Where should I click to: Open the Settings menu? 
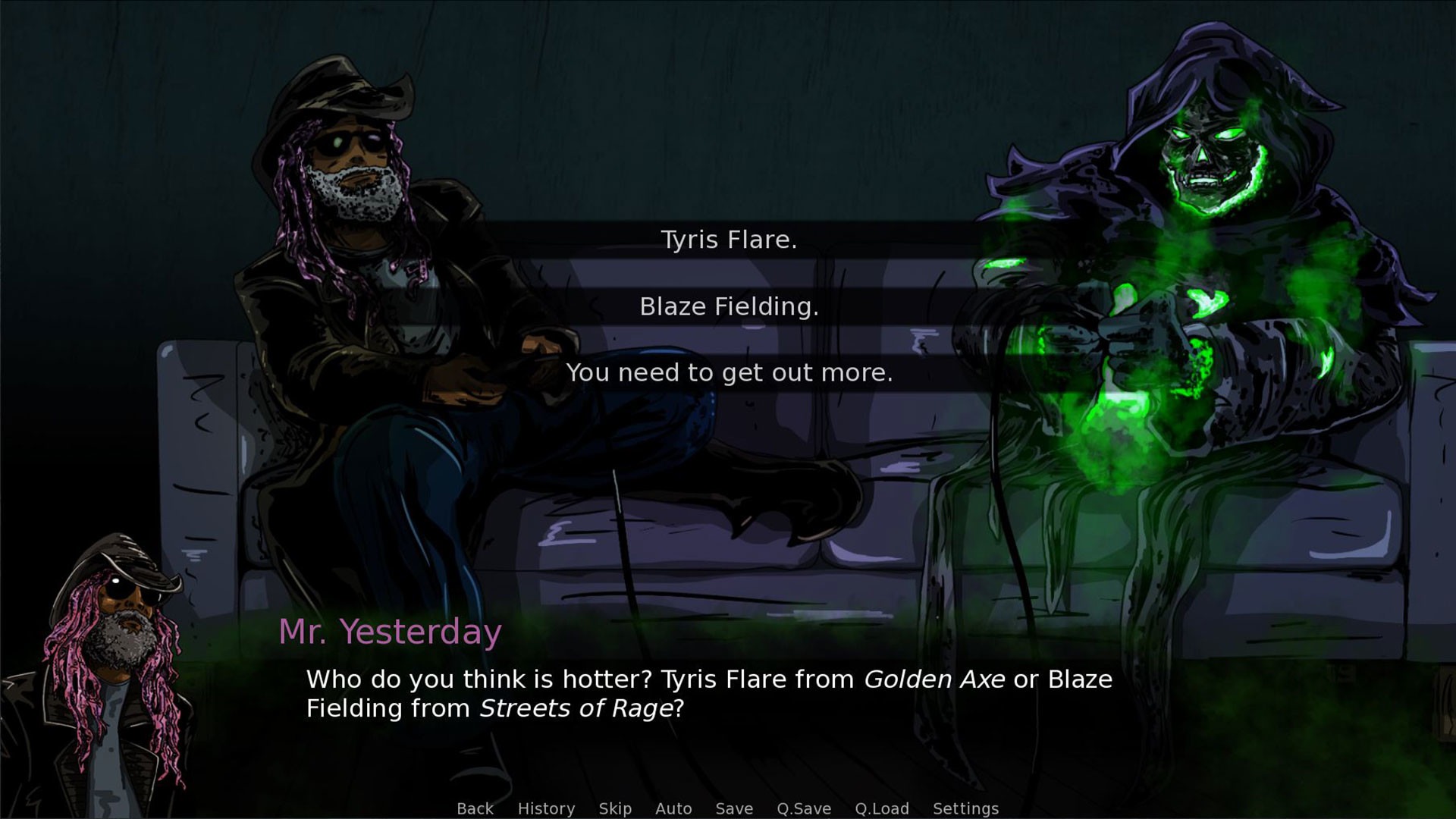[x=965, y=808]
